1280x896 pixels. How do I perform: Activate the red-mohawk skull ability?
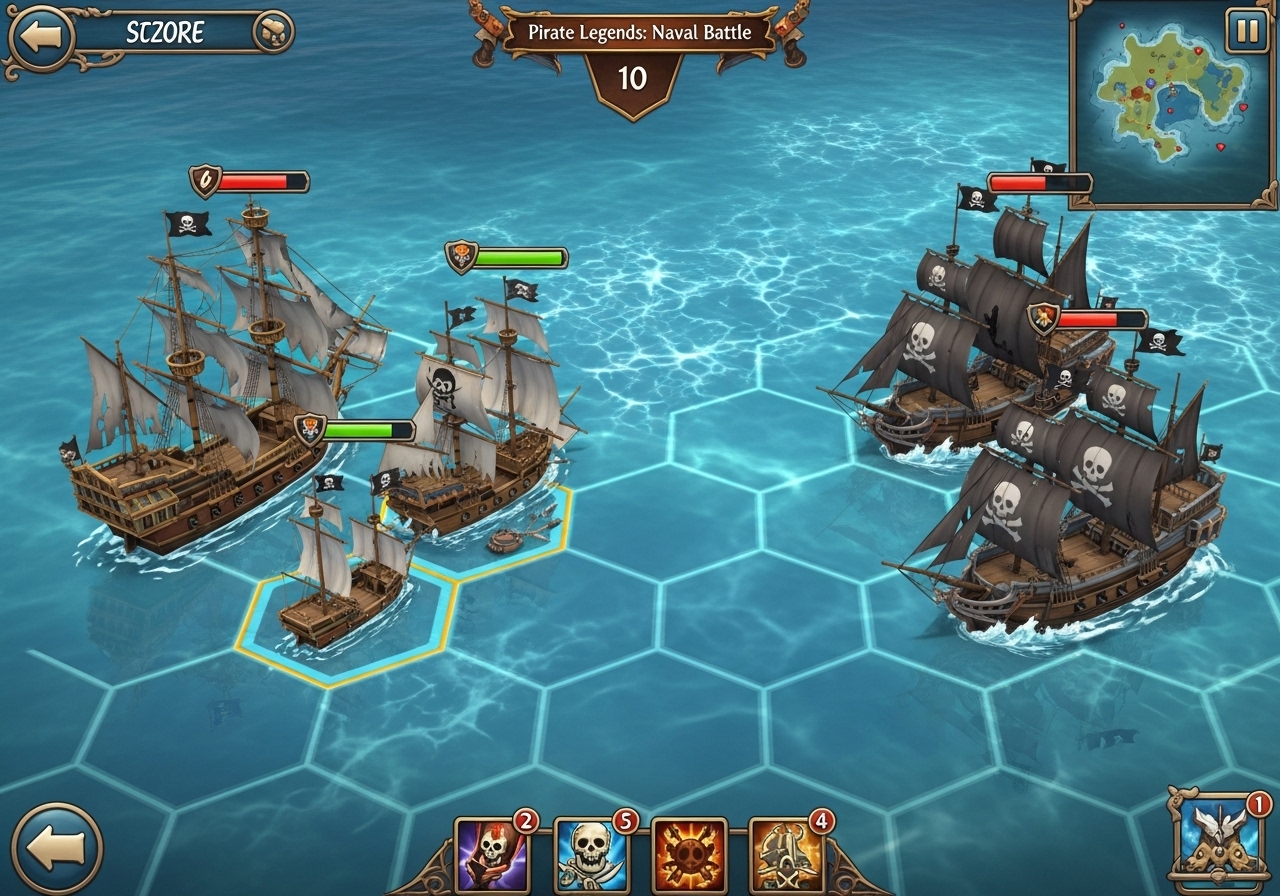(x=492, y=855)
